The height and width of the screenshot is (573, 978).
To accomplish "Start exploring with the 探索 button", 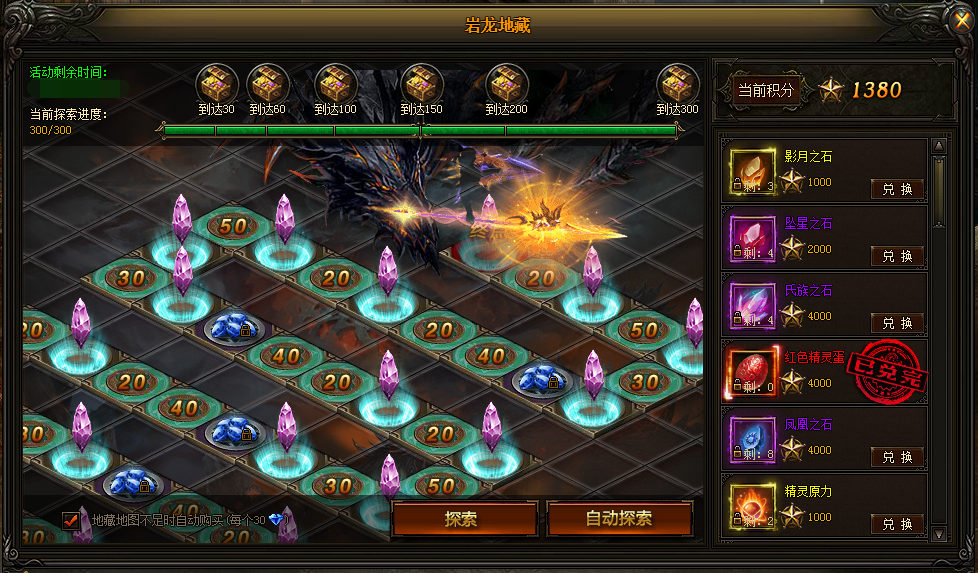I will (461, 519).
